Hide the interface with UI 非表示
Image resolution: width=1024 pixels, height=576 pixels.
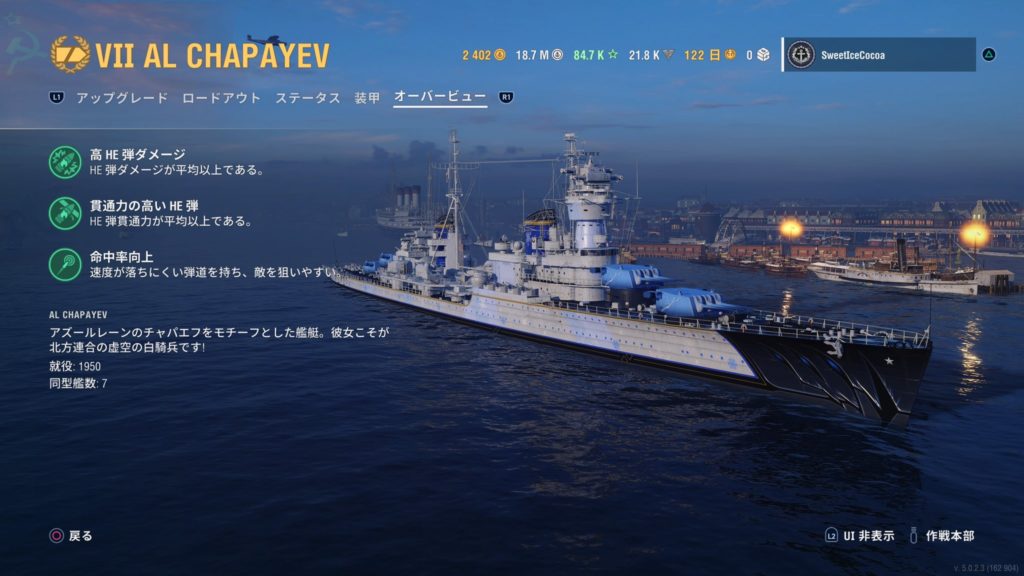(860, 536)
